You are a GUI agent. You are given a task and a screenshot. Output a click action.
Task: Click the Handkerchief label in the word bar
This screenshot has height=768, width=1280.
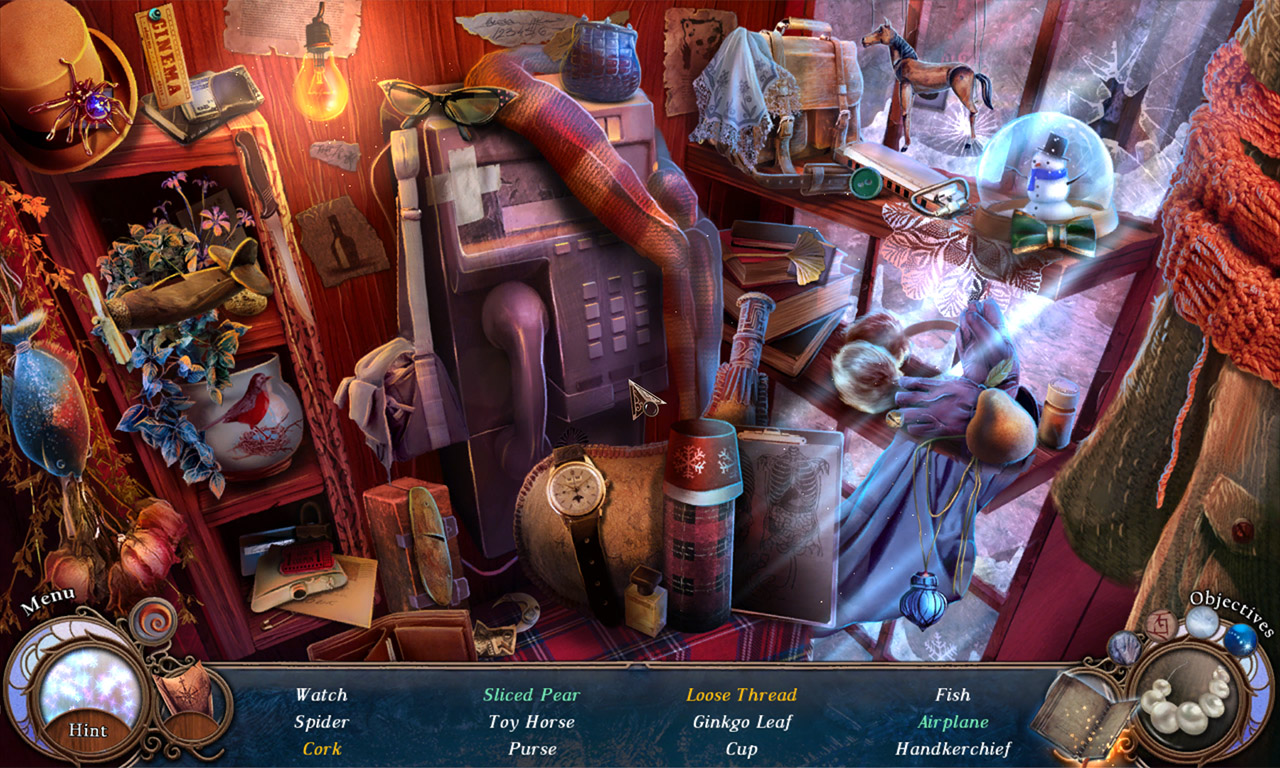(x=954, y=747)
